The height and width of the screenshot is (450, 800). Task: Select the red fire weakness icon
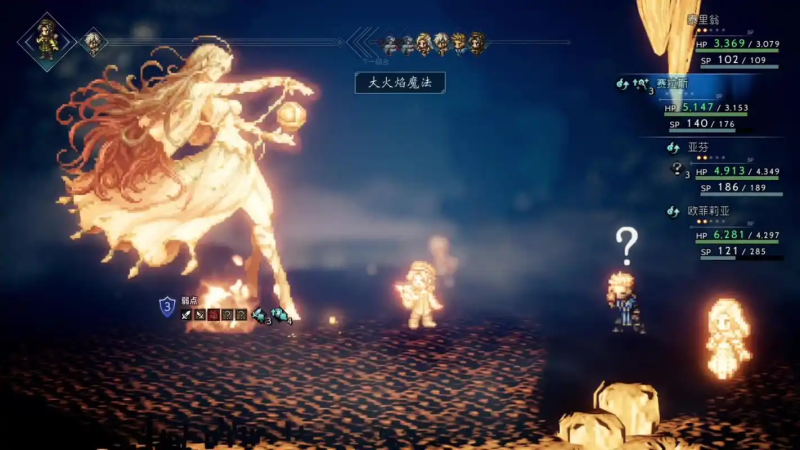tap(214, 315)
